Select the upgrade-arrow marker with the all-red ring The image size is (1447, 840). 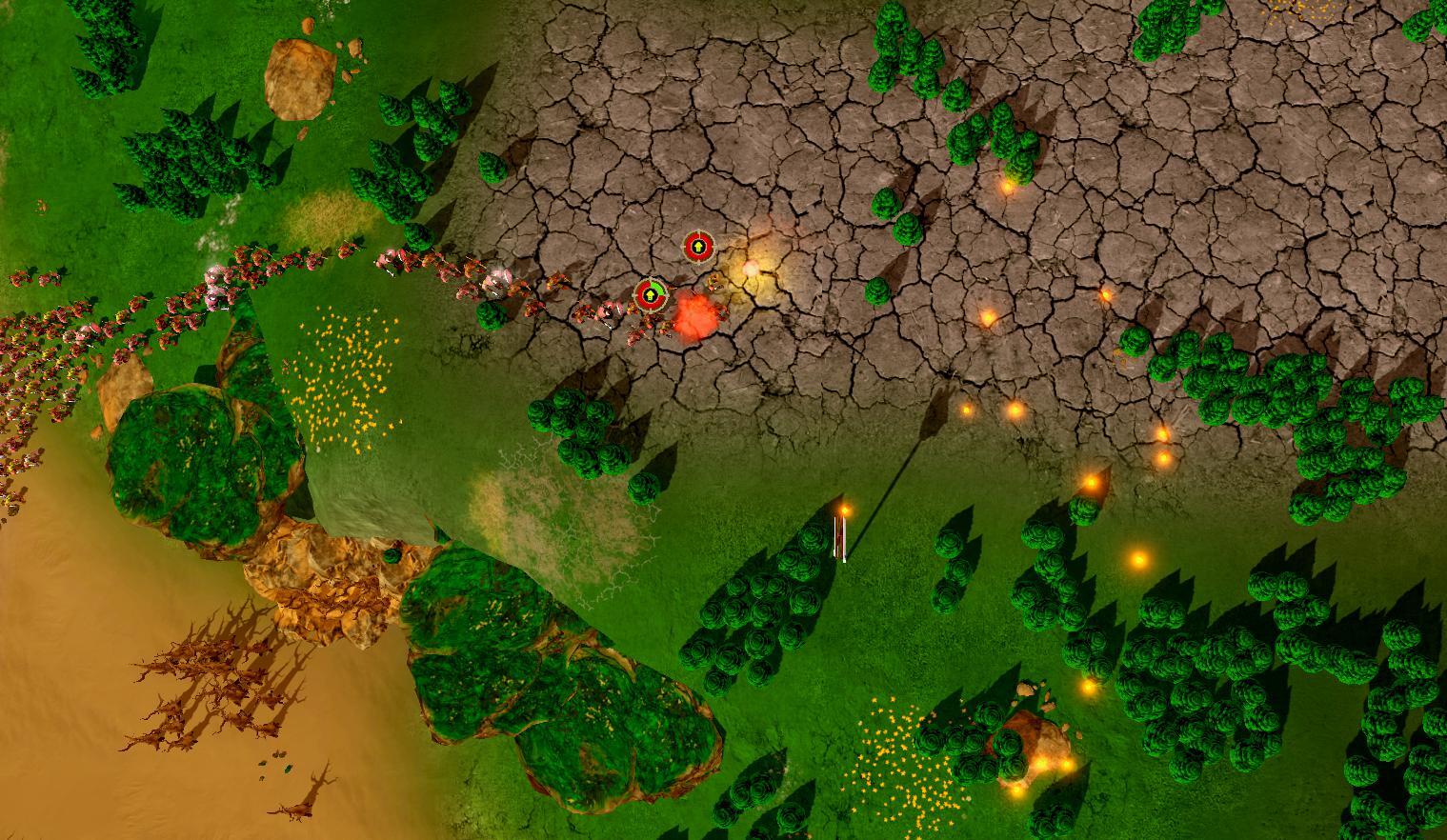[x=698, y=247]
